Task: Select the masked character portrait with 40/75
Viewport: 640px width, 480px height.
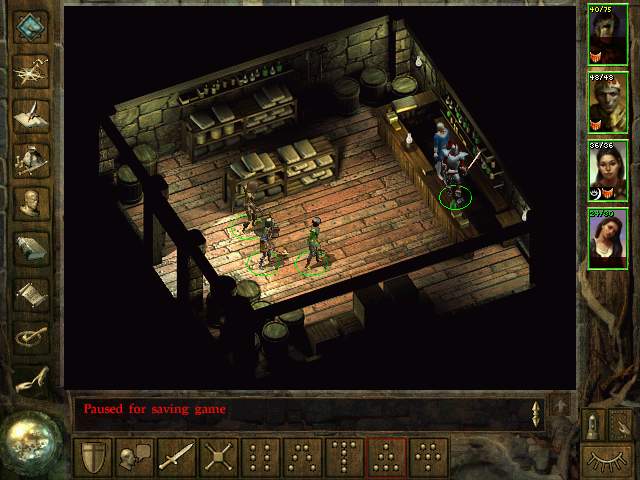Action: click(x=607, y=33)
